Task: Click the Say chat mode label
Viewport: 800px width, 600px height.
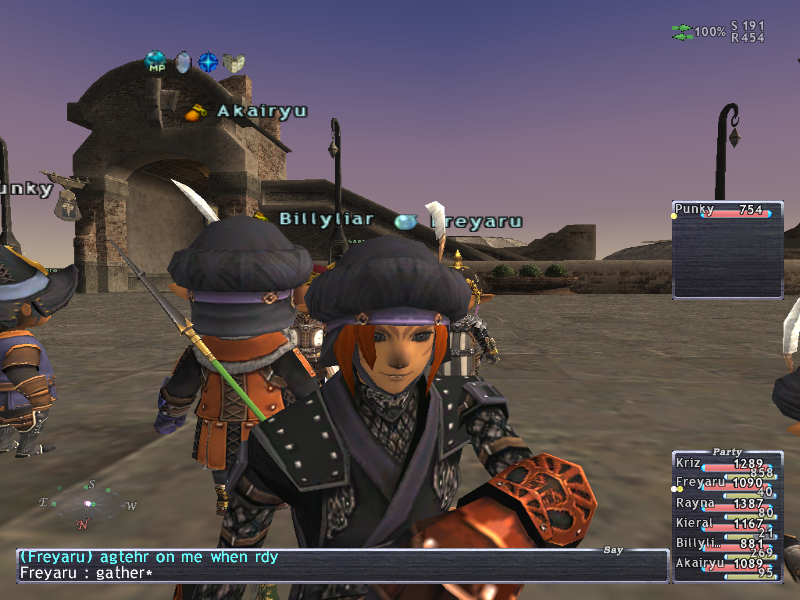Action: (x=613, y=550)
